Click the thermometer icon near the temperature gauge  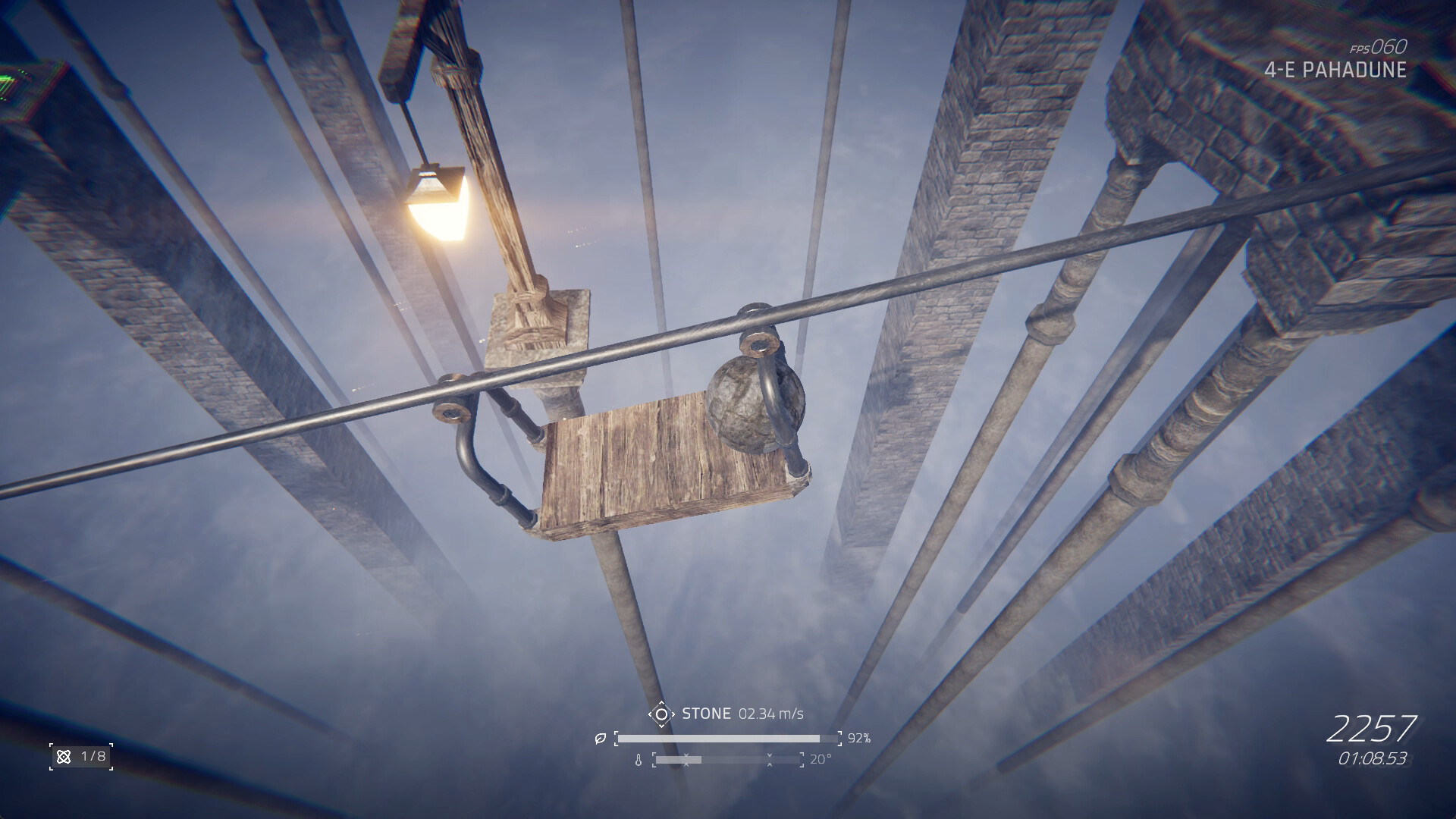639,761
